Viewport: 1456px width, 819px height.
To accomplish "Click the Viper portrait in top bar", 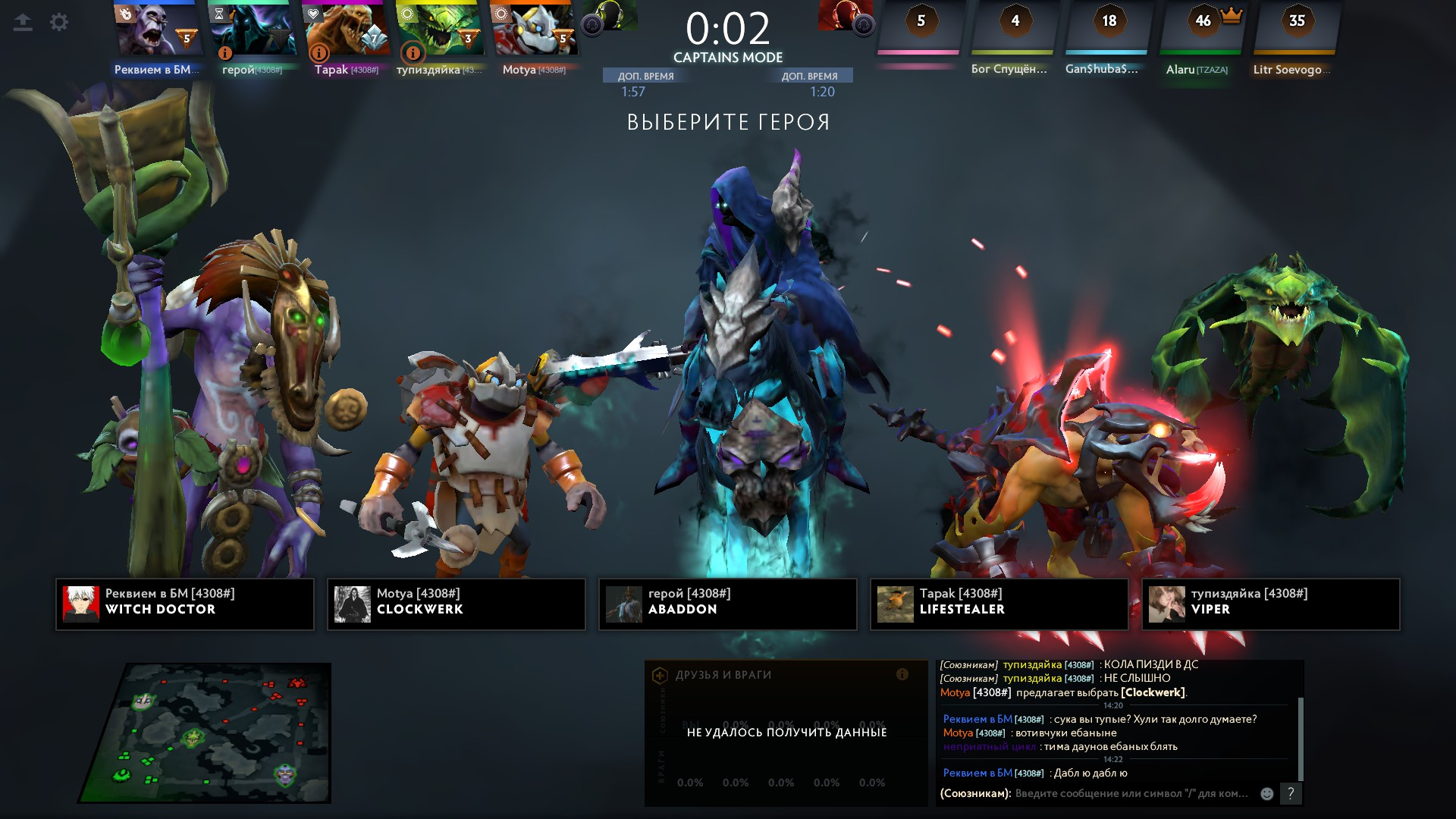I will (441, 29).
